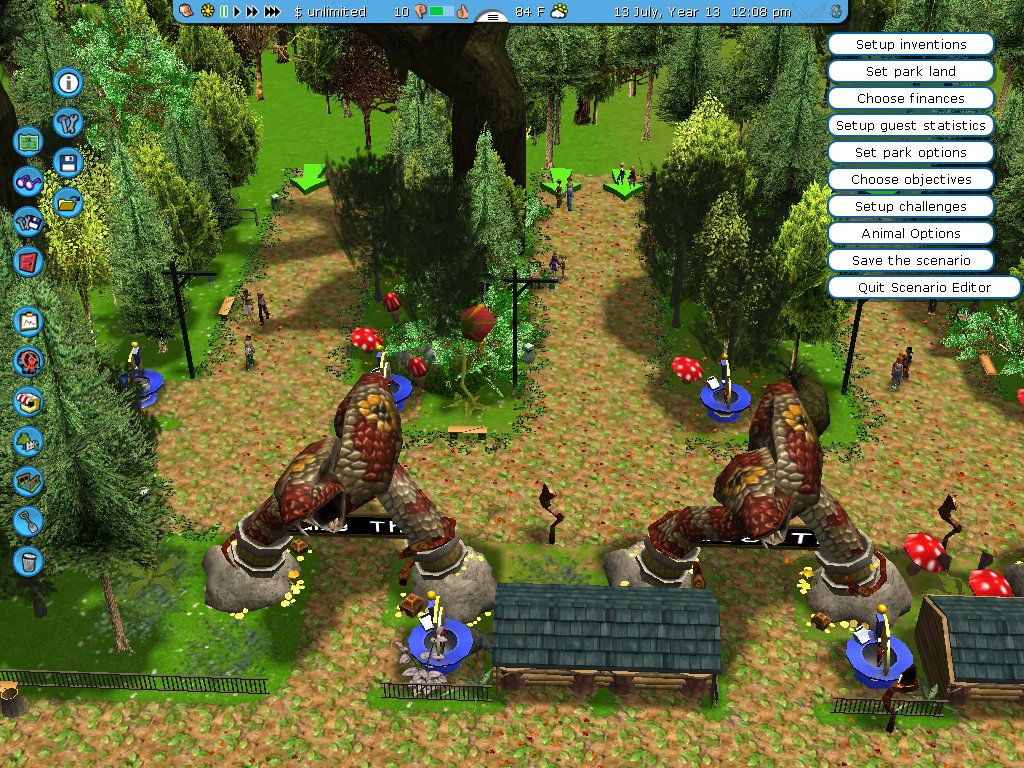The image size is (1024, 768).
Task: Show the Animal Options panel
Action: (x=910, y=234)
